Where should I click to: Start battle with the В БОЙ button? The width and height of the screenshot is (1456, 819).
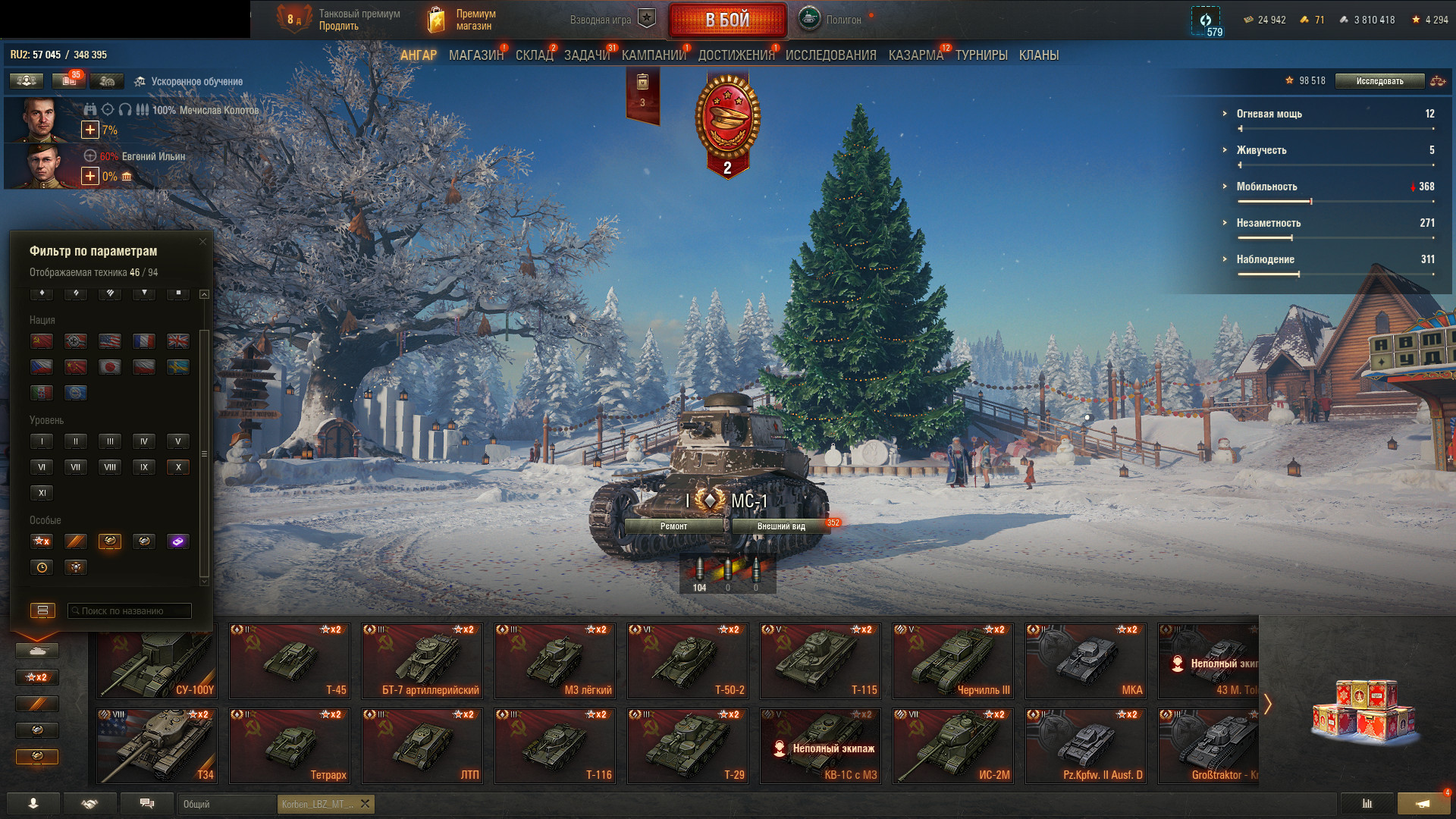727,20
